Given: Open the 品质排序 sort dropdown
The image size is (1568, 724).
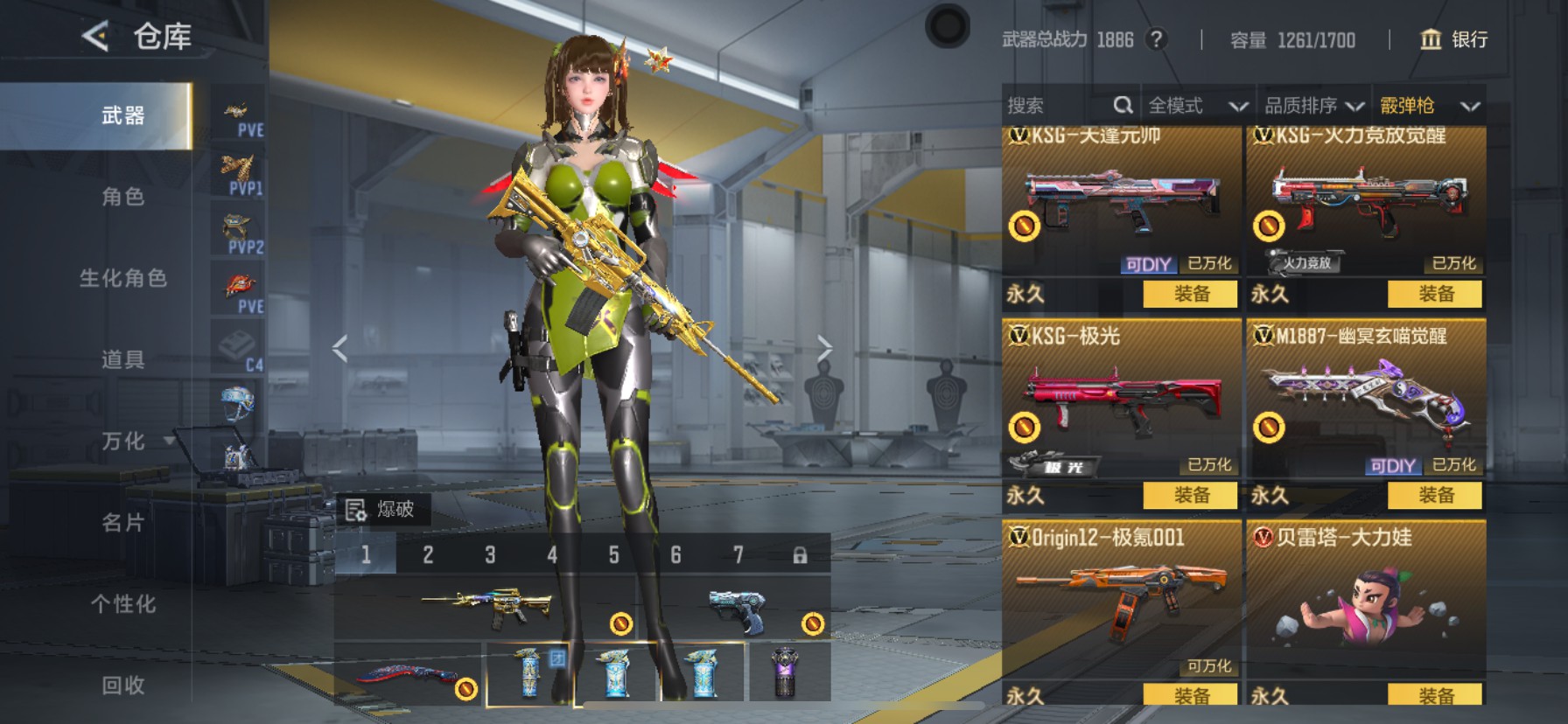Looking at the screenshot, I should [1313, 106].
